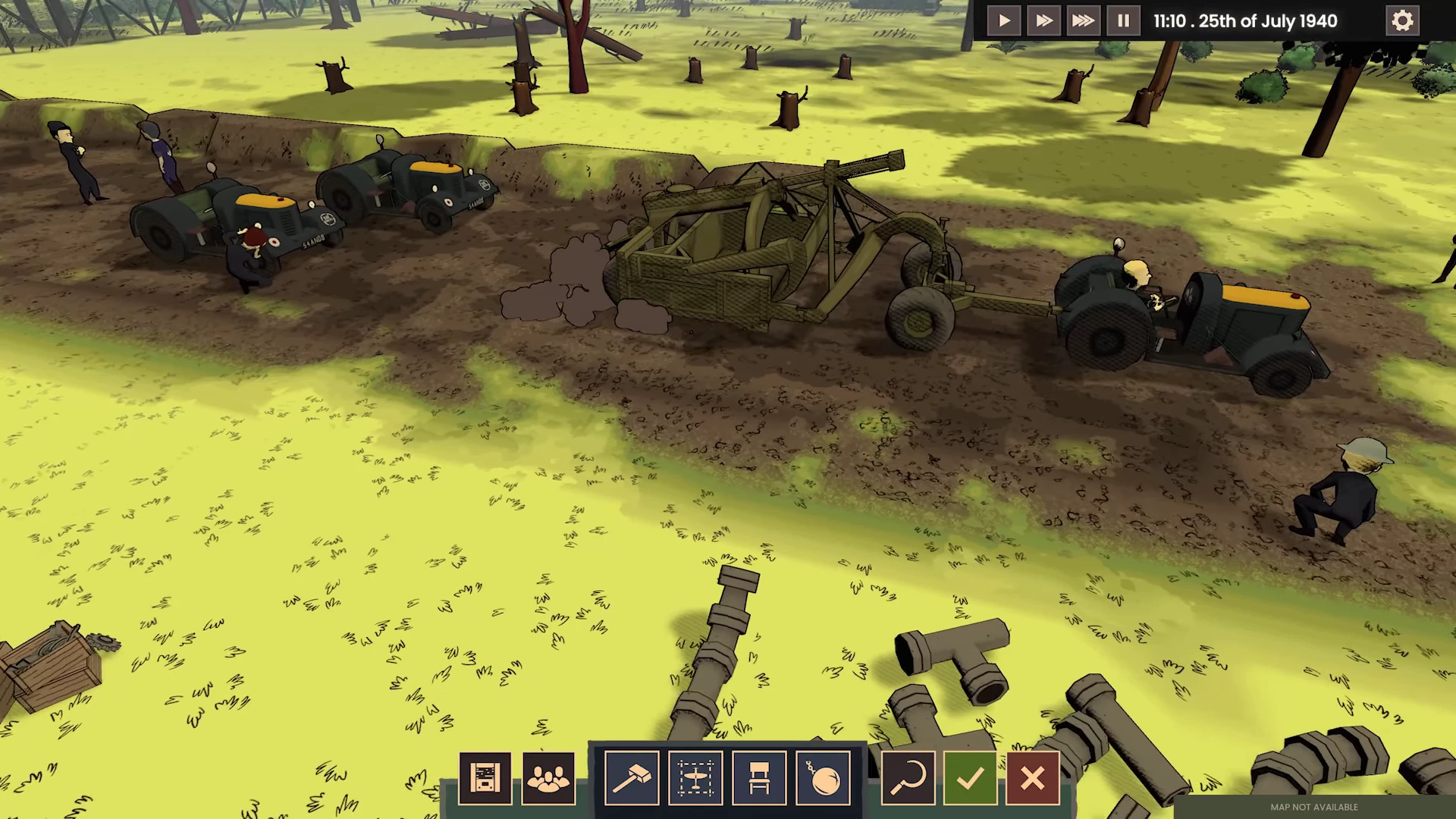Open the personnel group icon
The image size is (1456, 819).
[548, 778]
